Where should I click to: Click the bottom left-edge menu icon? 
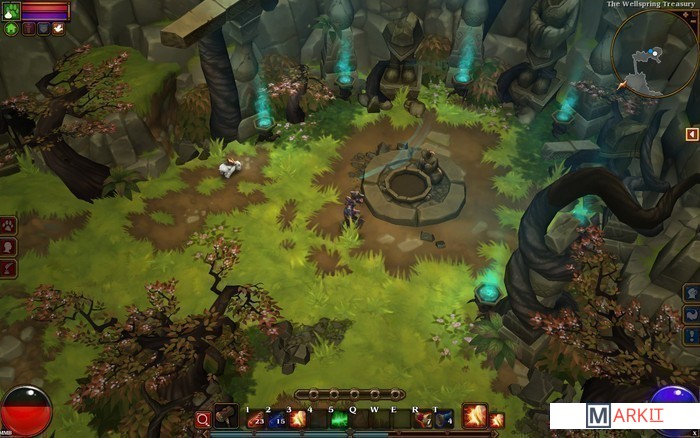click(9, 268)
